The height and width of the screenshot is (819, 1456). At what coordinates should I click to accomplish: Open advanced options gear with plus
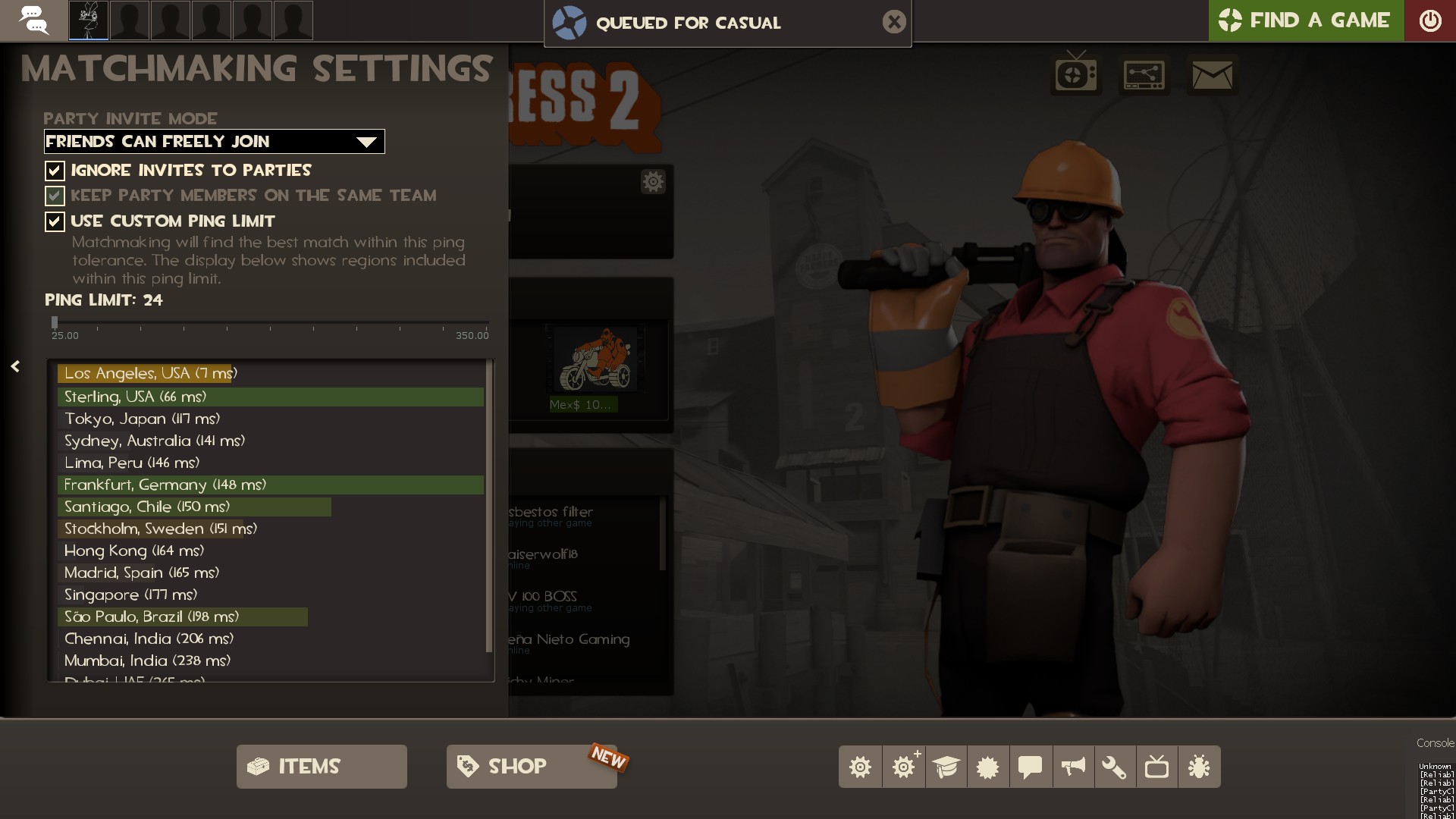(903, 767)
